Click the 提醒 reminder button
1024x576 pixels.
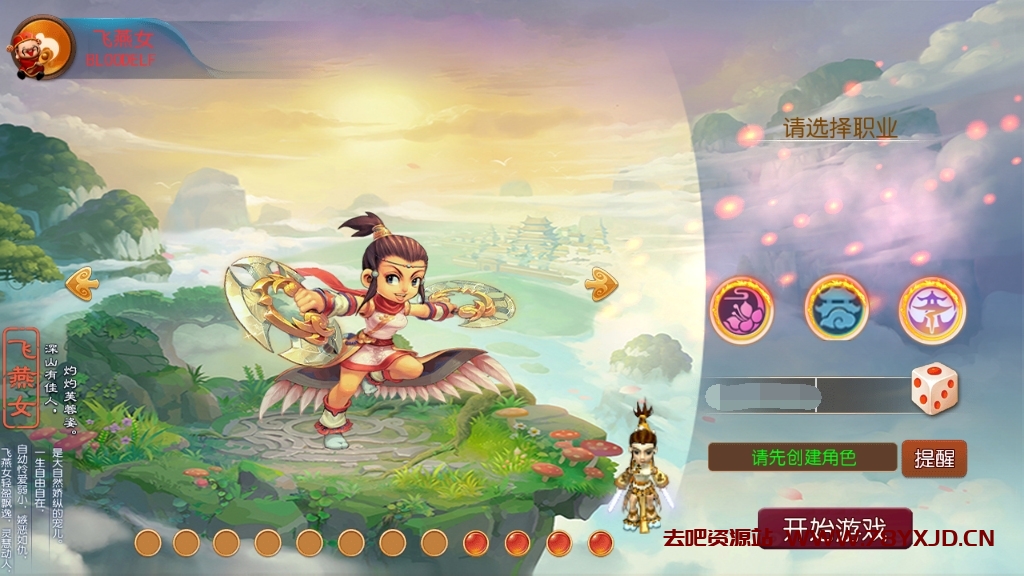pos(934,458)
